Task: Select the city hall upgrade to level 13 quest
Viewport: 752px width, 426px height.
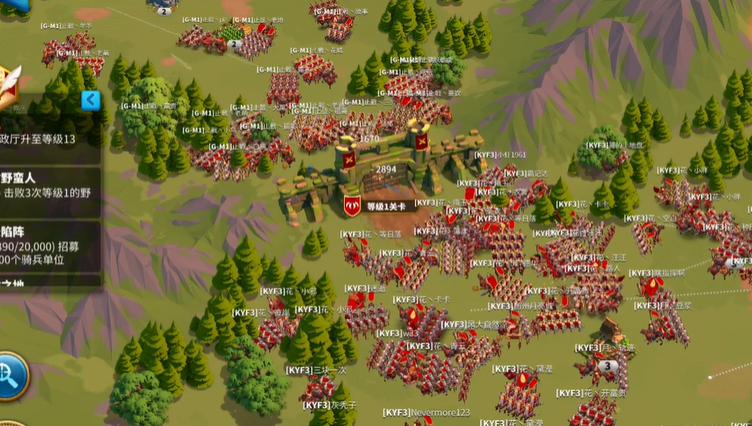Action: point(48,139)
